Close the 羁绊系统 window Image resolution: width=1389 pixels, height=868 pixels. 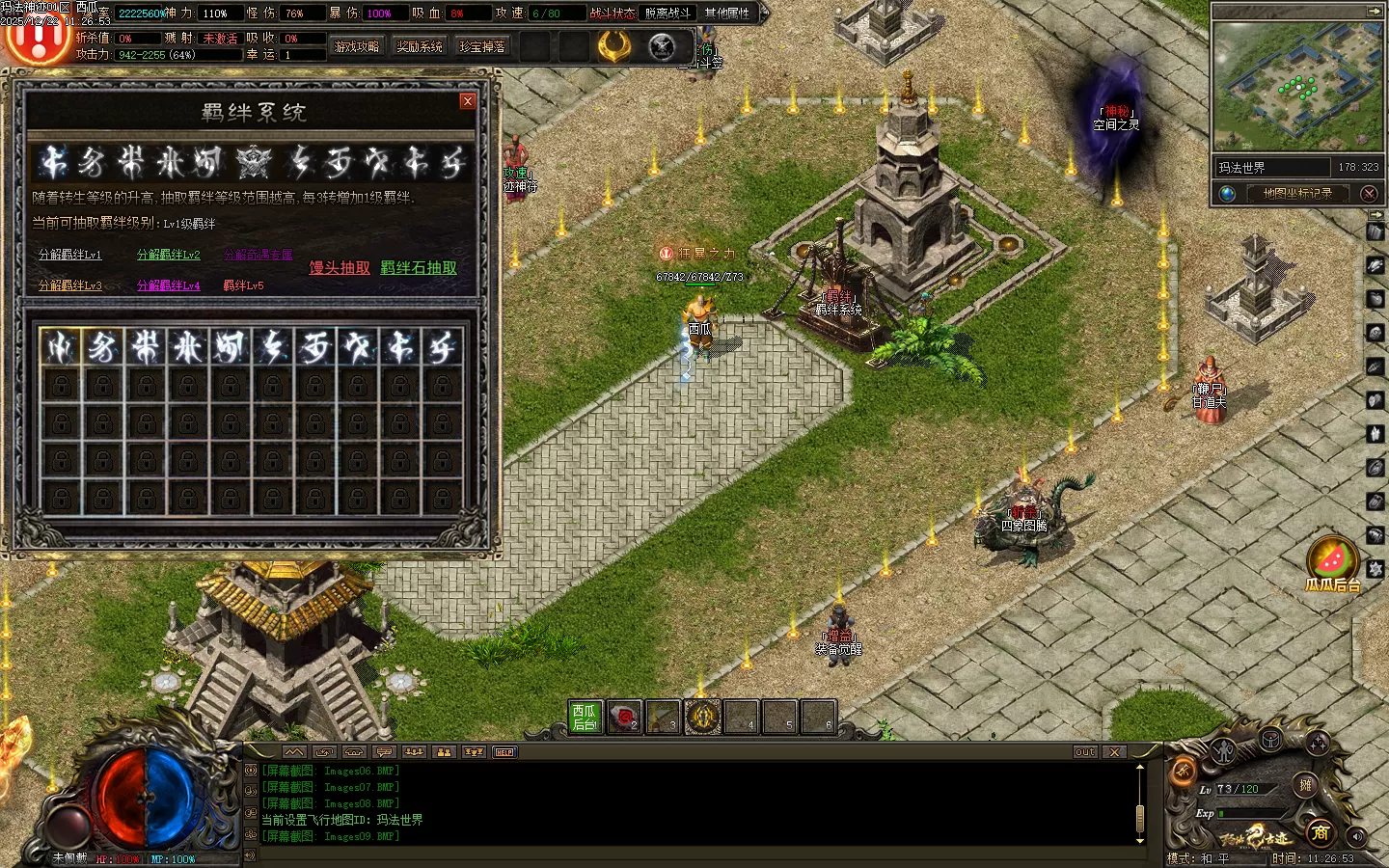point(468,101)
